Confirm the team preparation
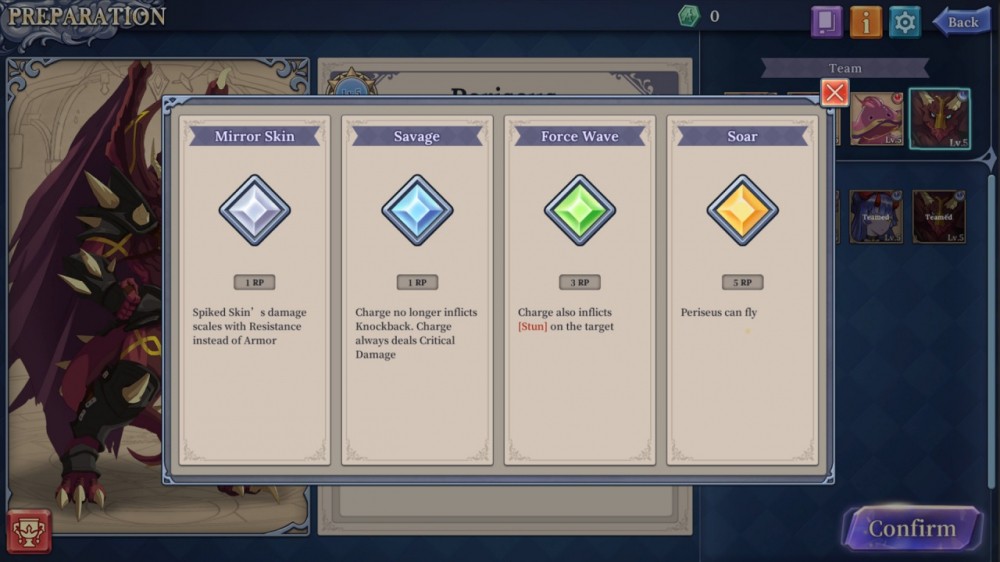This screenshot has height=562, width=1000. (x=911, y=528)
